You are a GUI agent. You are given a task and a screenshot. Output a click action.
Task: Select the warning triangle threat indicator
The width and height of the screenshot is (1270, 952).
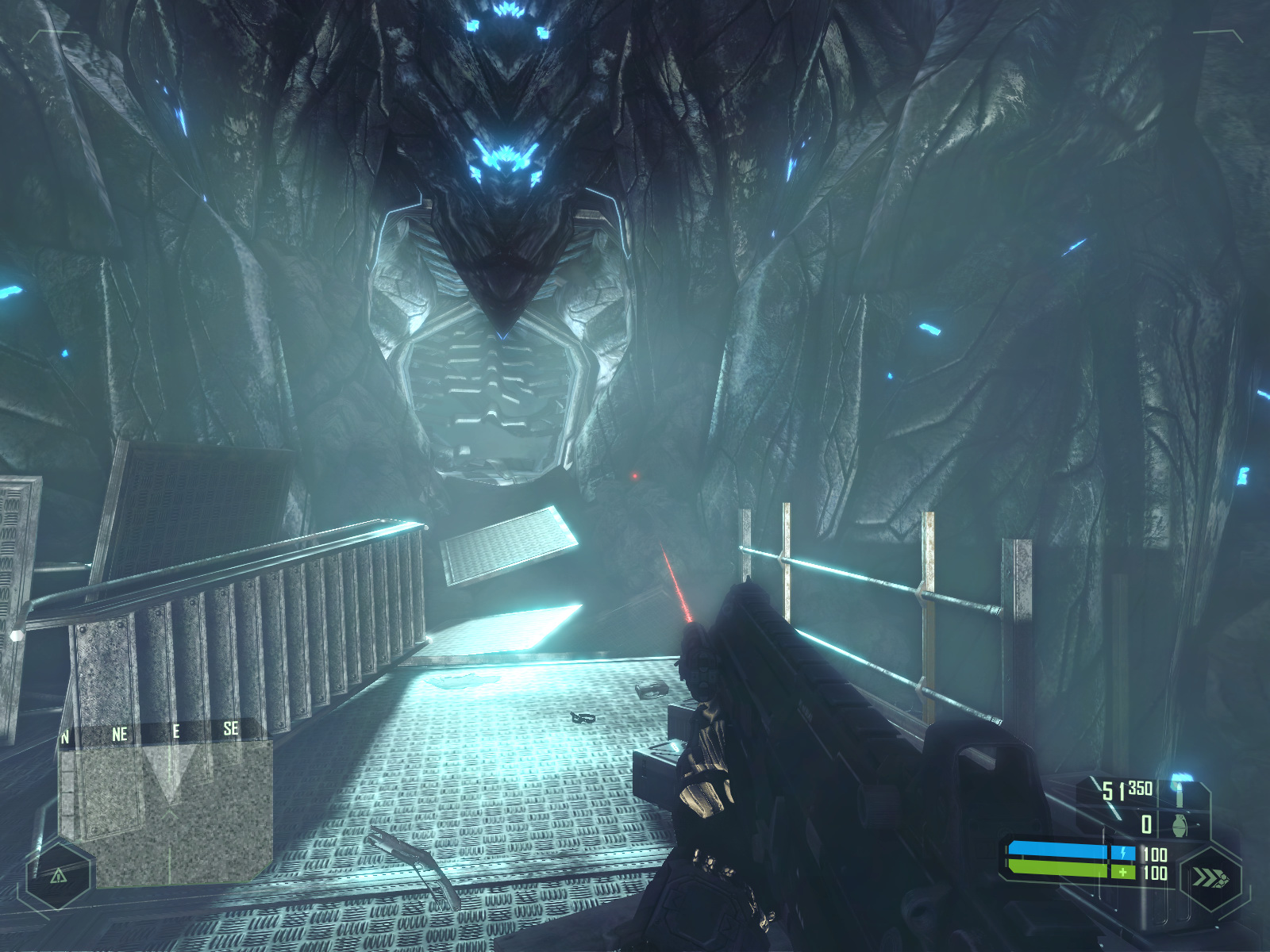tap(58, 876)
